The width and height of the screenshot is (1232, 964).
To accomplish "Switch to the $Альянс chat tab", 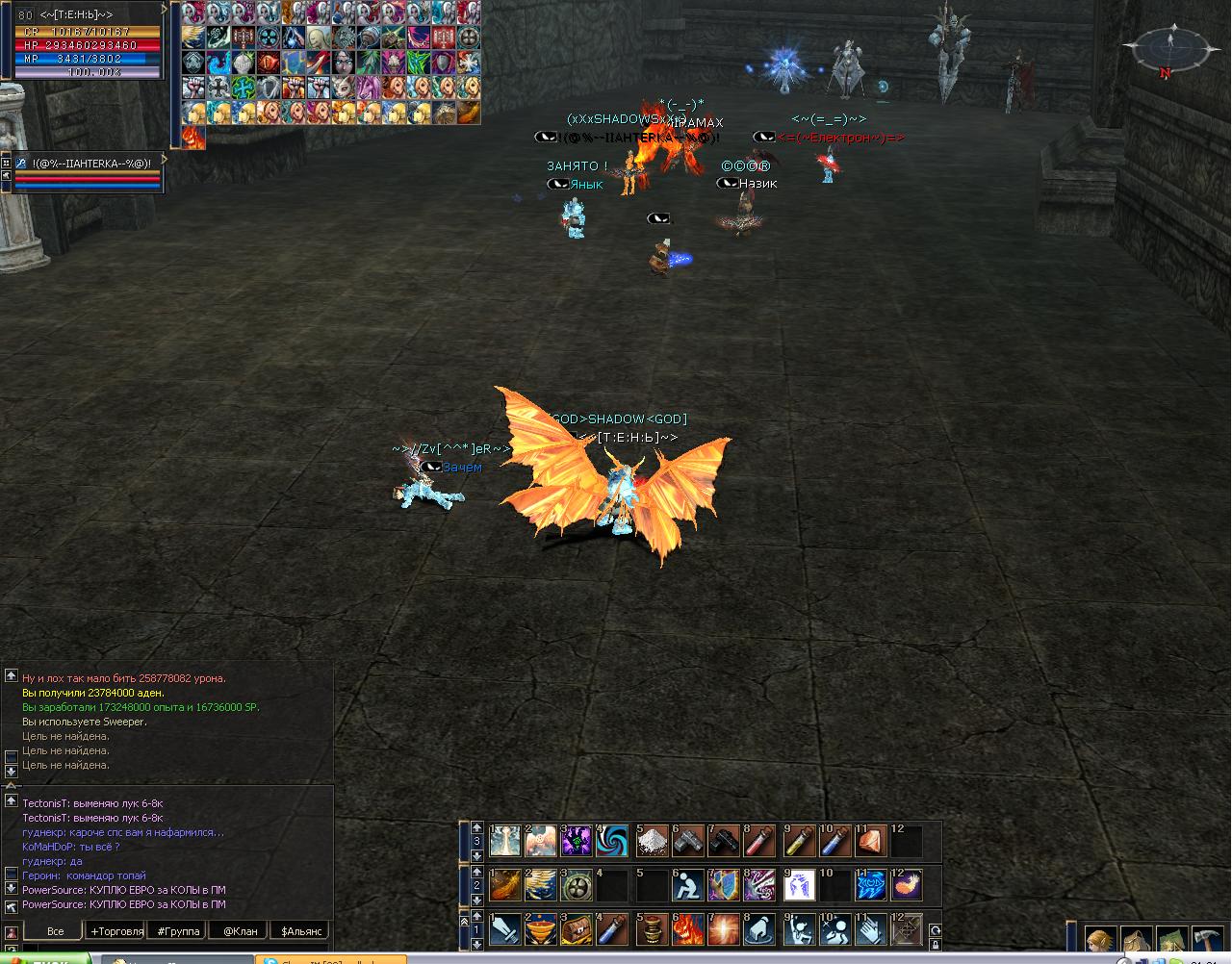I will point(299,930).
